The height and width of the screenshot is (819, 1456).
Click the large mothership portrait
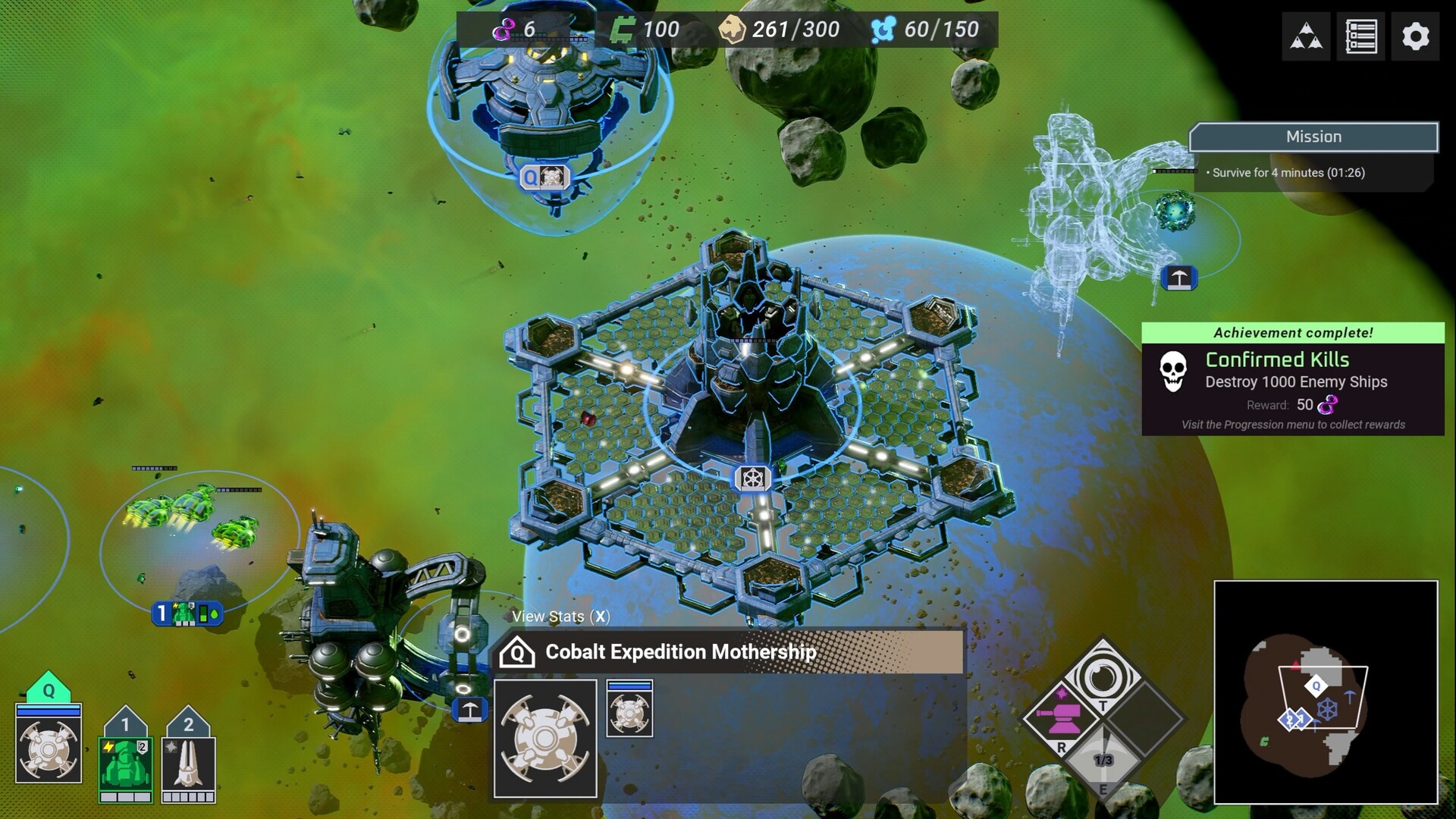point(545,738)
